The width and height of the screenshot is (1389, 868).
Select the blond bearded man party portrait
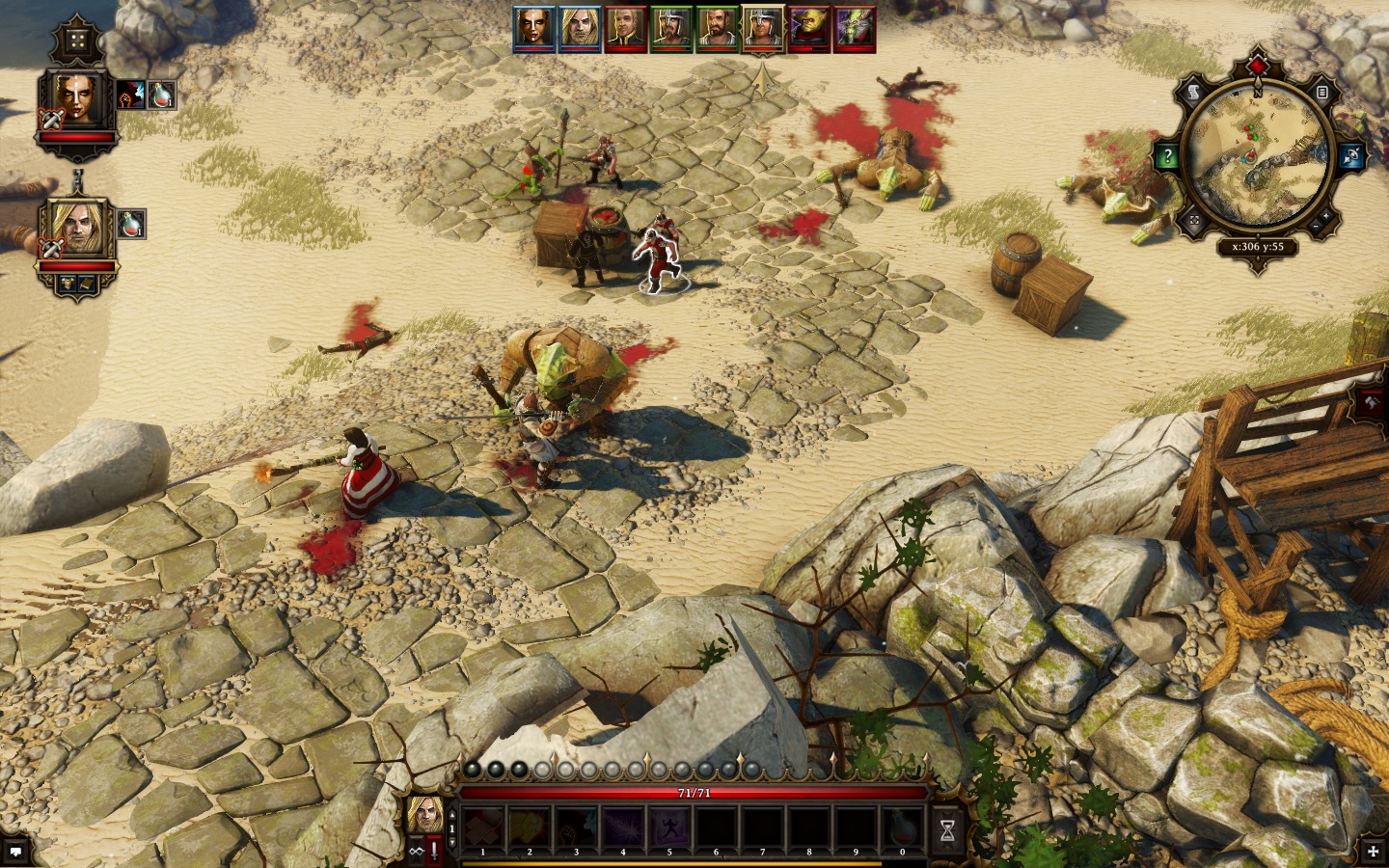pyautogui.click(x=76, y=228)
